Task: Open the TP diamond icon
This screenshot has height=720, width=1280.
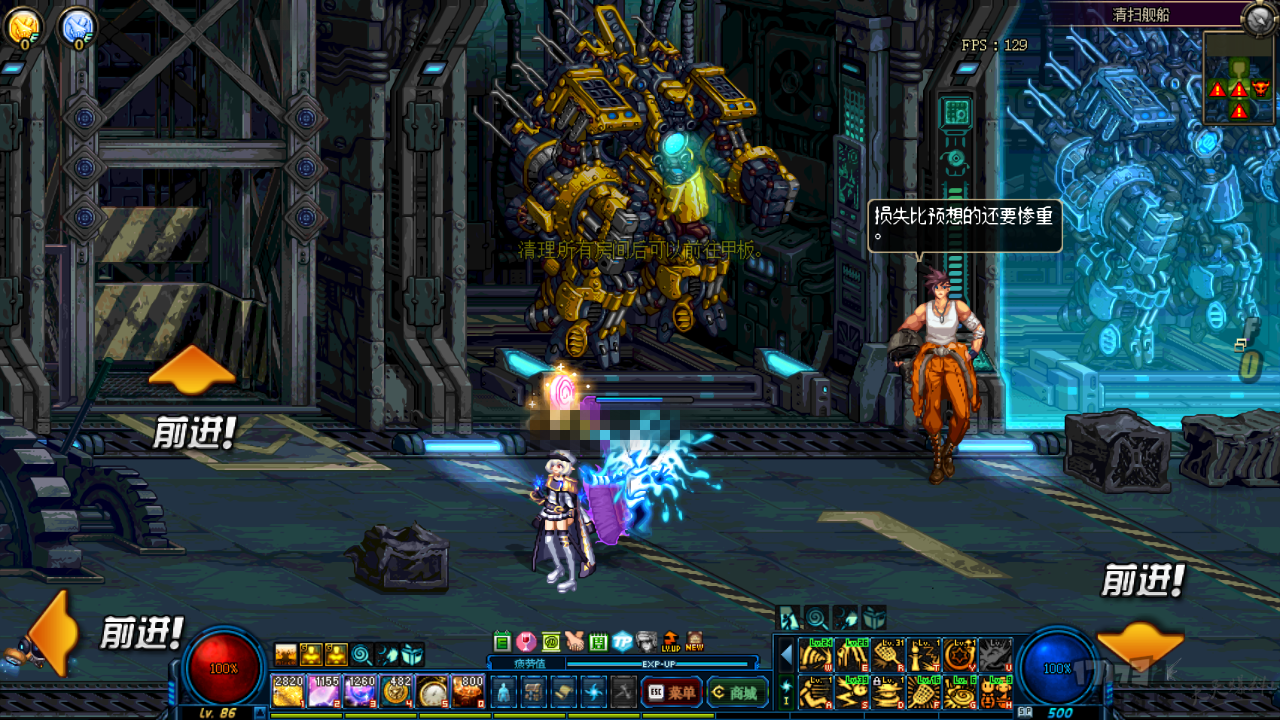Action: coord(622,642)
